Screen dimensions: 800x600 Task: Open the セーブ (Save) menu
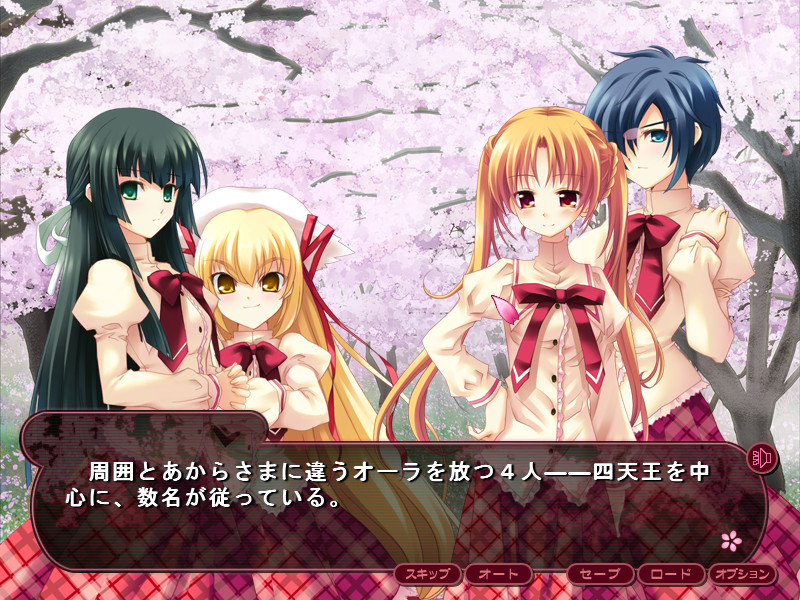tap(601, 574)
